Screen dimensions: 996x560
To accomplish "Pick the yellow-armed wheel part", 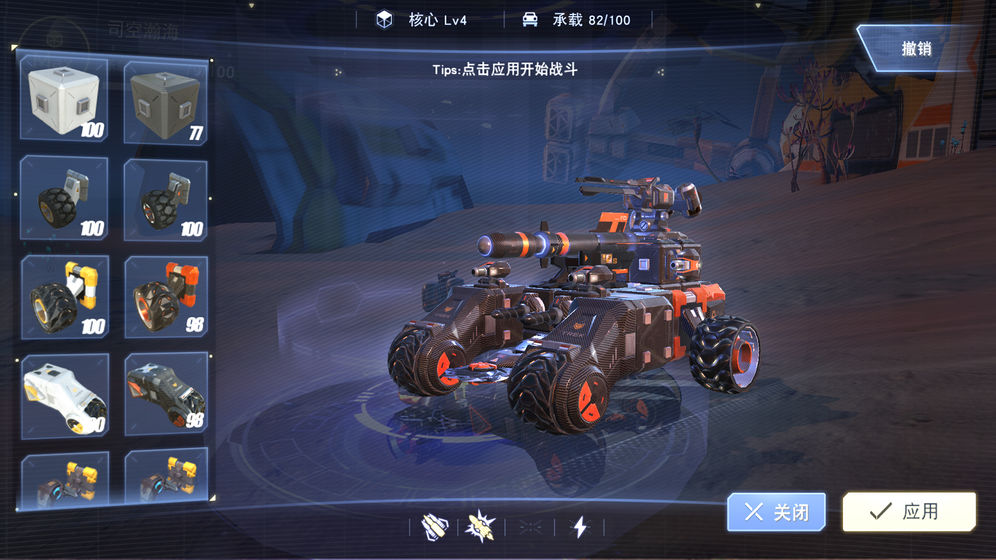I will tap(65, 296).
